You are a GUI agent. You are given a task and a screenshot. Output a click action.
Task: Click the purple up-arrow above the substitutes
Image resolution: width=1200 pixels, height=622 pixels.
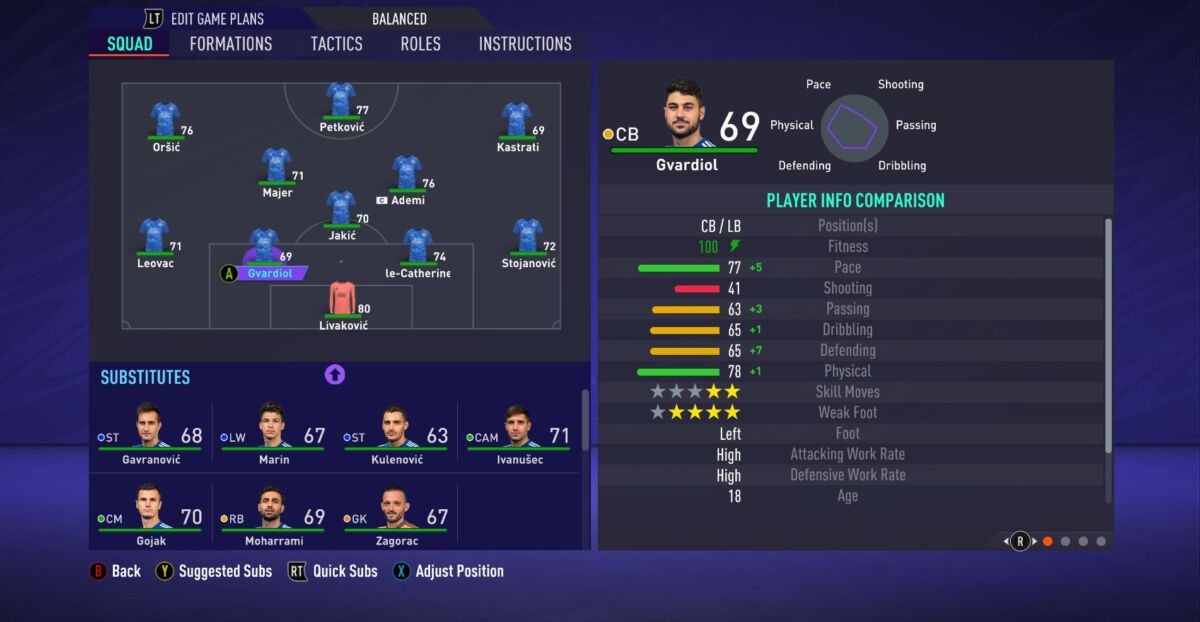pyautogui.click(x=335, y=374)
